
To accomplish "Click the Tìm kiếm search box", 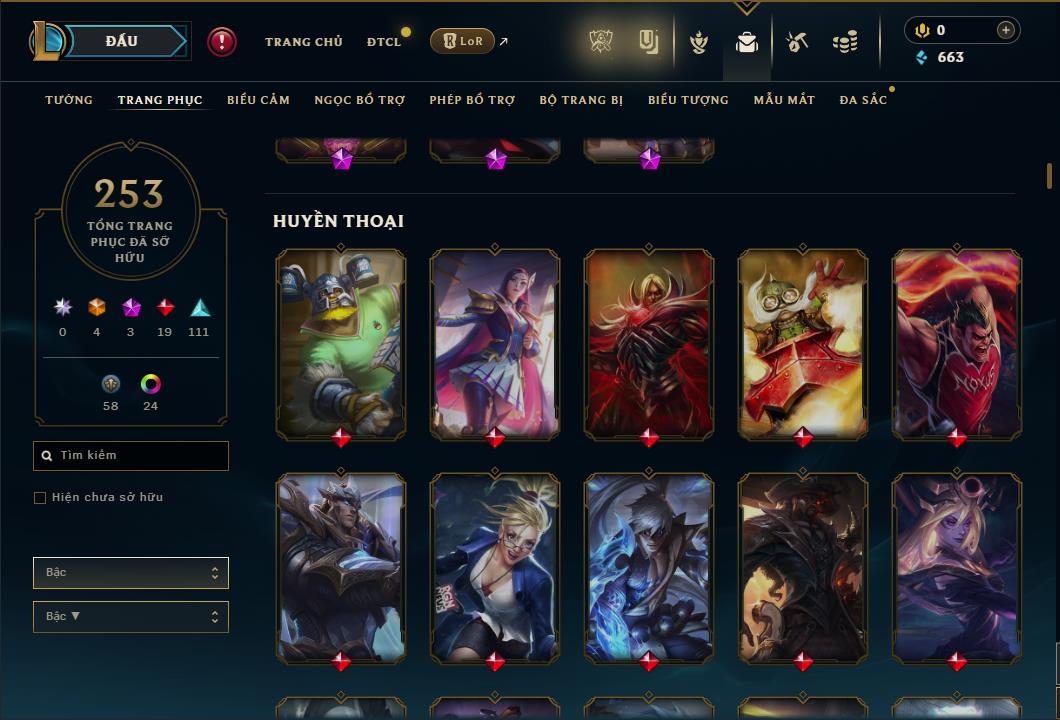I will pos(131,456).
